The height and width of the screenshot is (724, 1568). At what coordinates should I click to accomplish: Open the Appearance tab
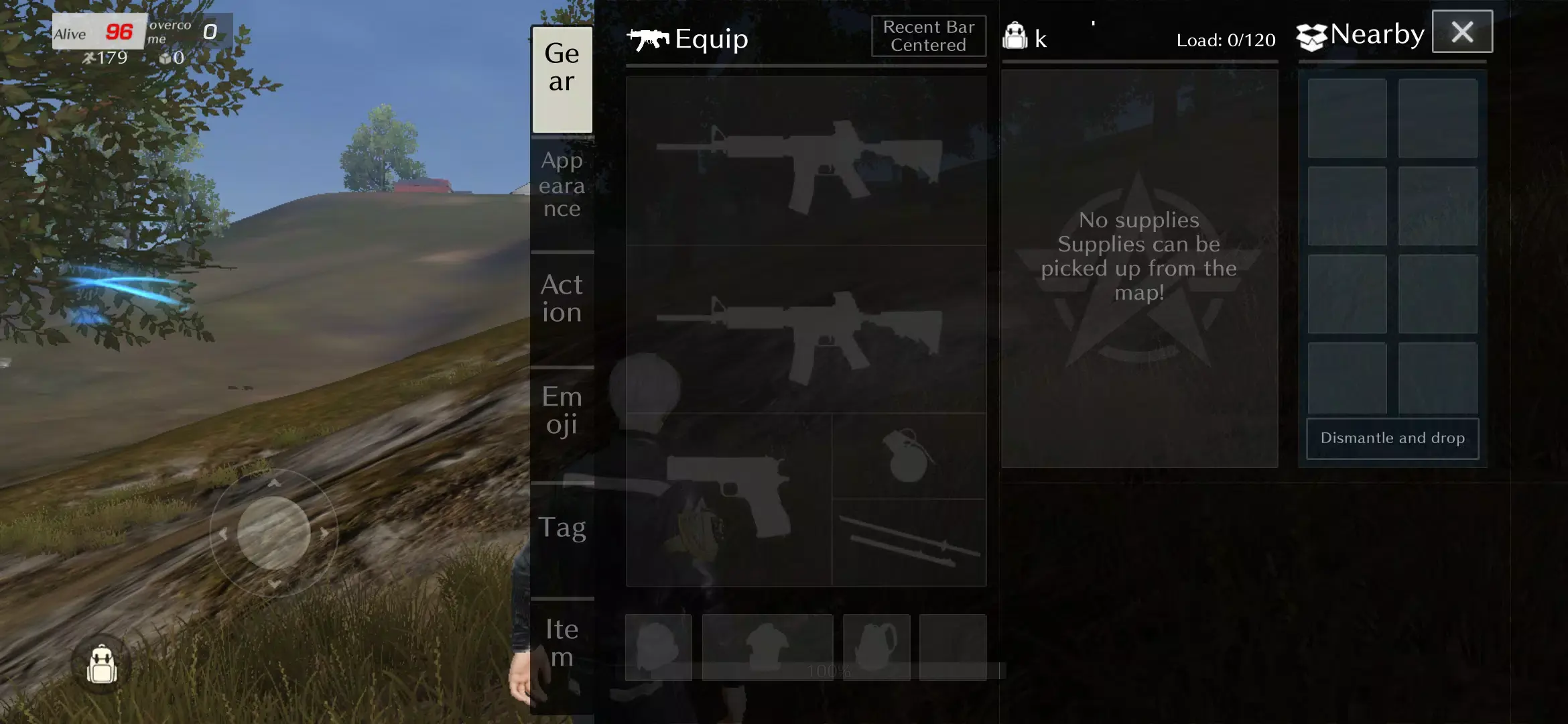point(562,184)
